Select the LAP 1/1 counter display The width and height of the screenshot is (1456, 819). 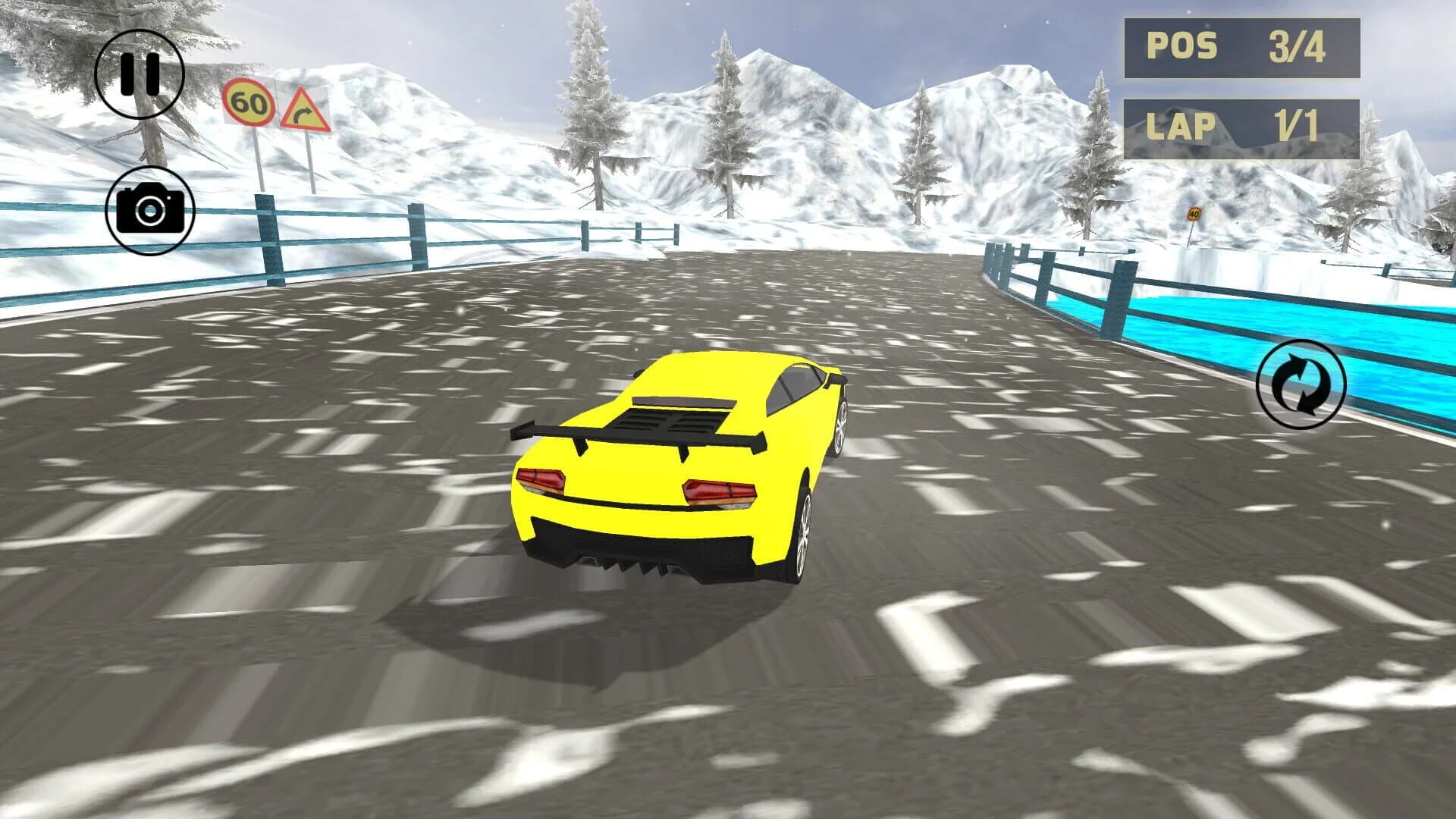1243,127
